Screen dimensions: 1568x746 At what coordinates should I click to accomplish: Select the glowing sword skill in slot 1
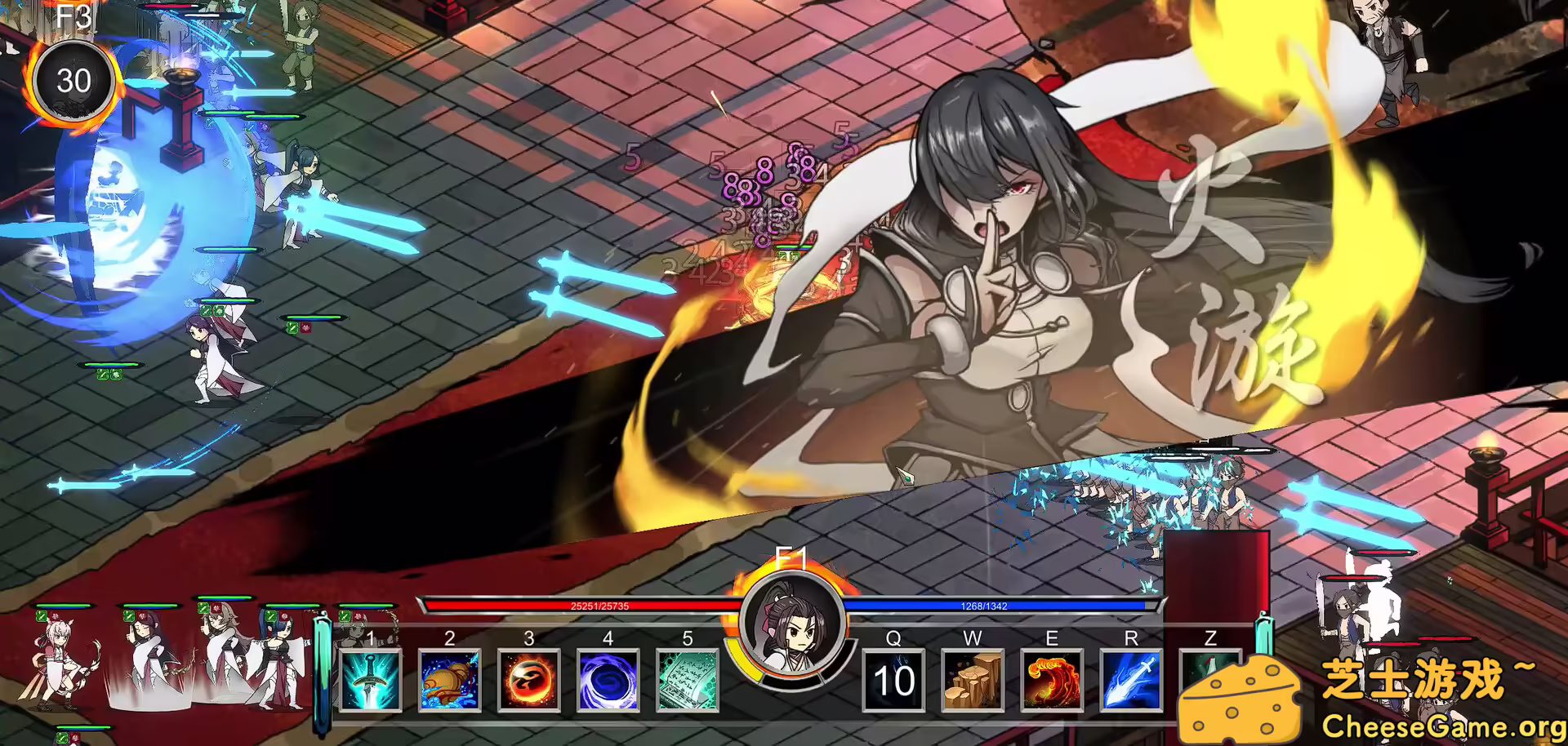pyautogui.click(x=370, y=682)
